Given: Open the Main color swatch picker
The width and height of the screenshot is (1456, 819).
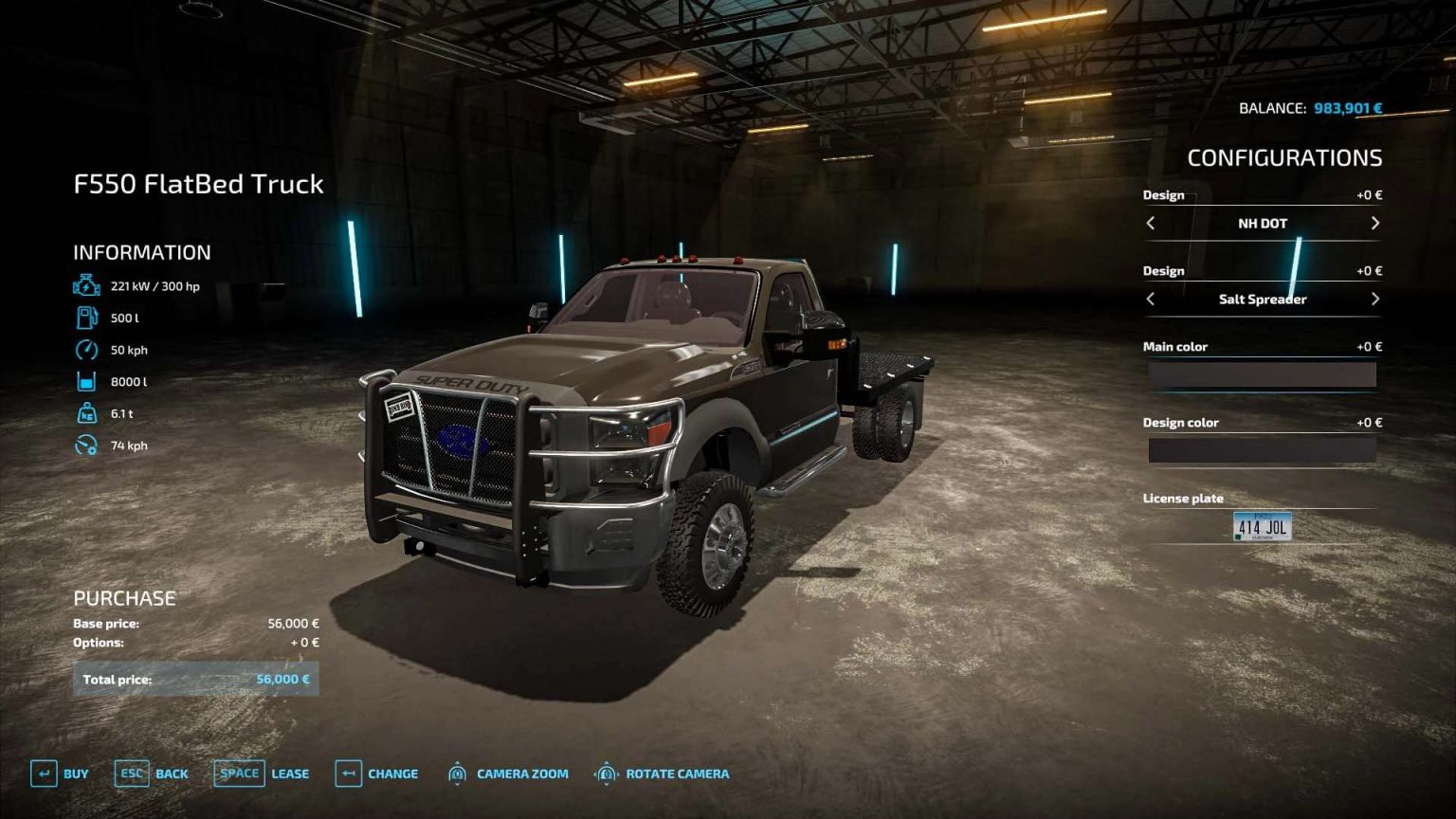Looking at the screenshot, I should click(x=1261, y=374).
